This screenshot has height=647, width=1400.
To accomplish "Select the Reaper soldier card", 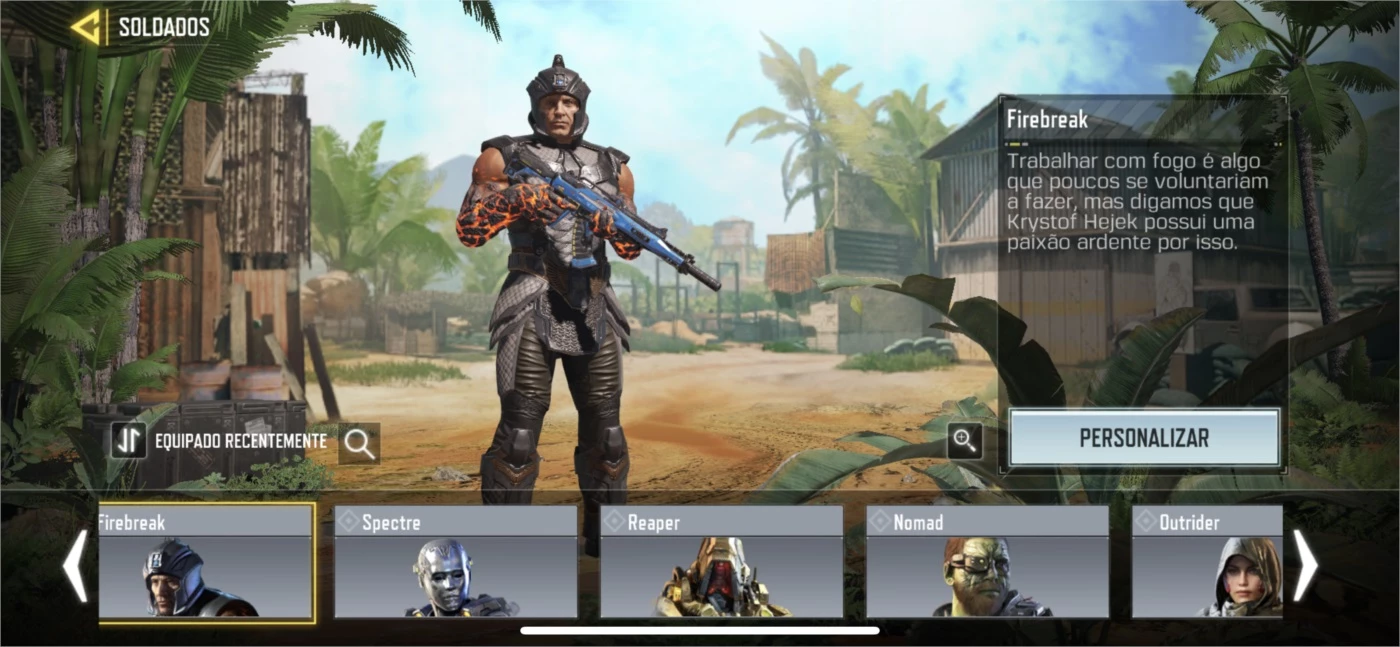I will (721, 563).
